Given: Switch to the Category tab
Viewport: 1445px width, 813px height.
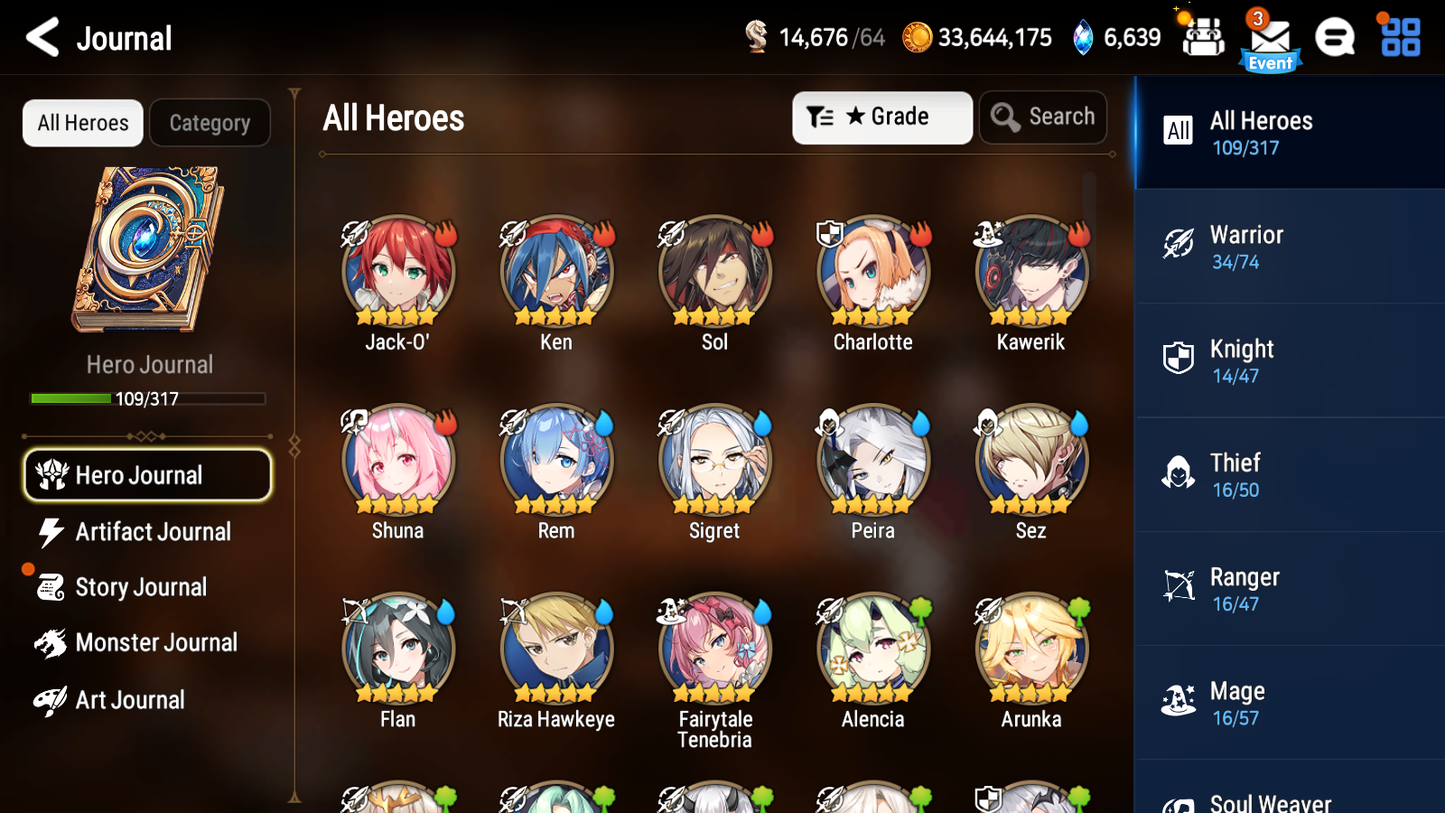Looking at the screenshot, I should (210, 122).
